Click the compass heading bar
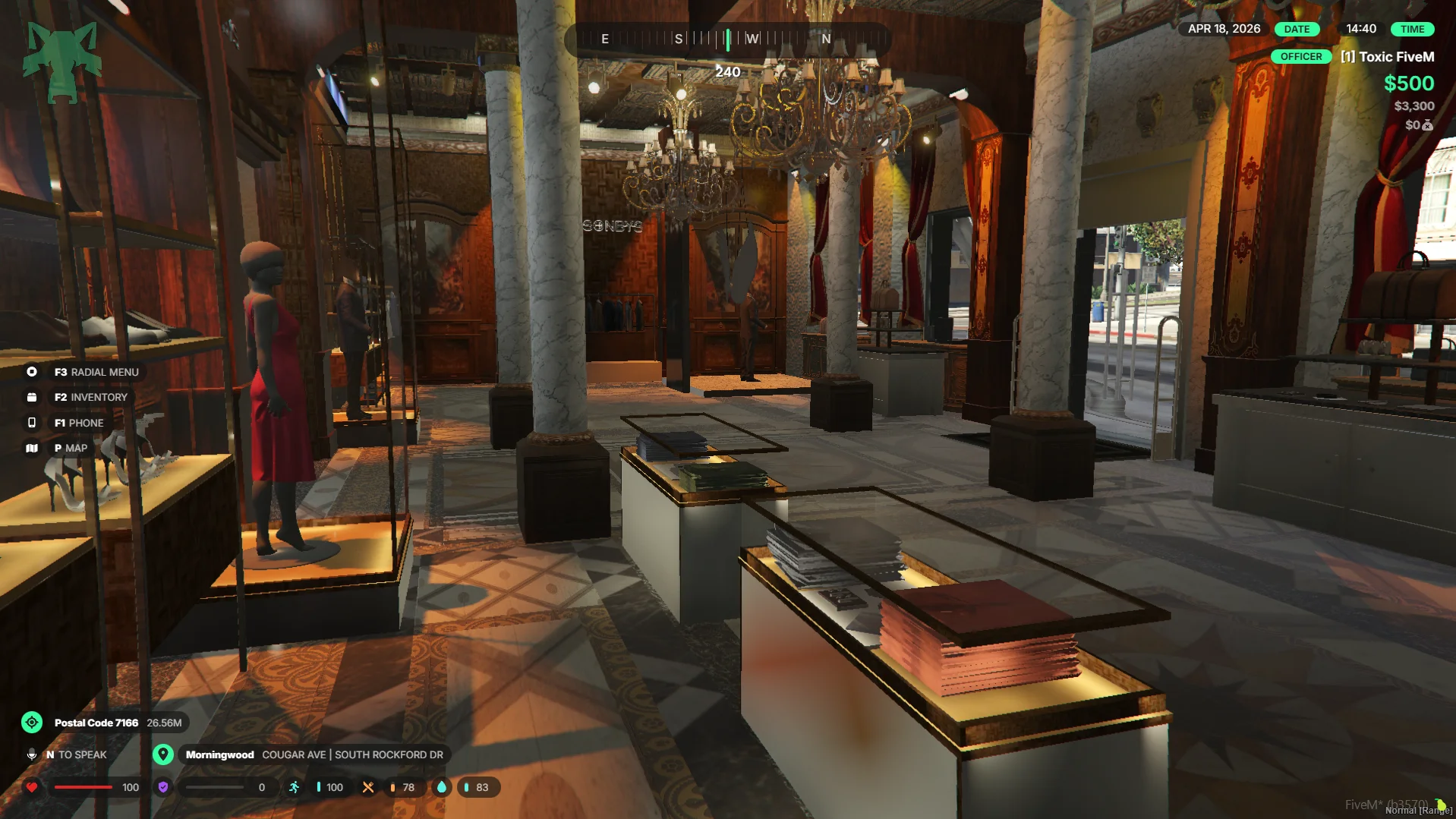1456x819 pixels. (726, 39)
